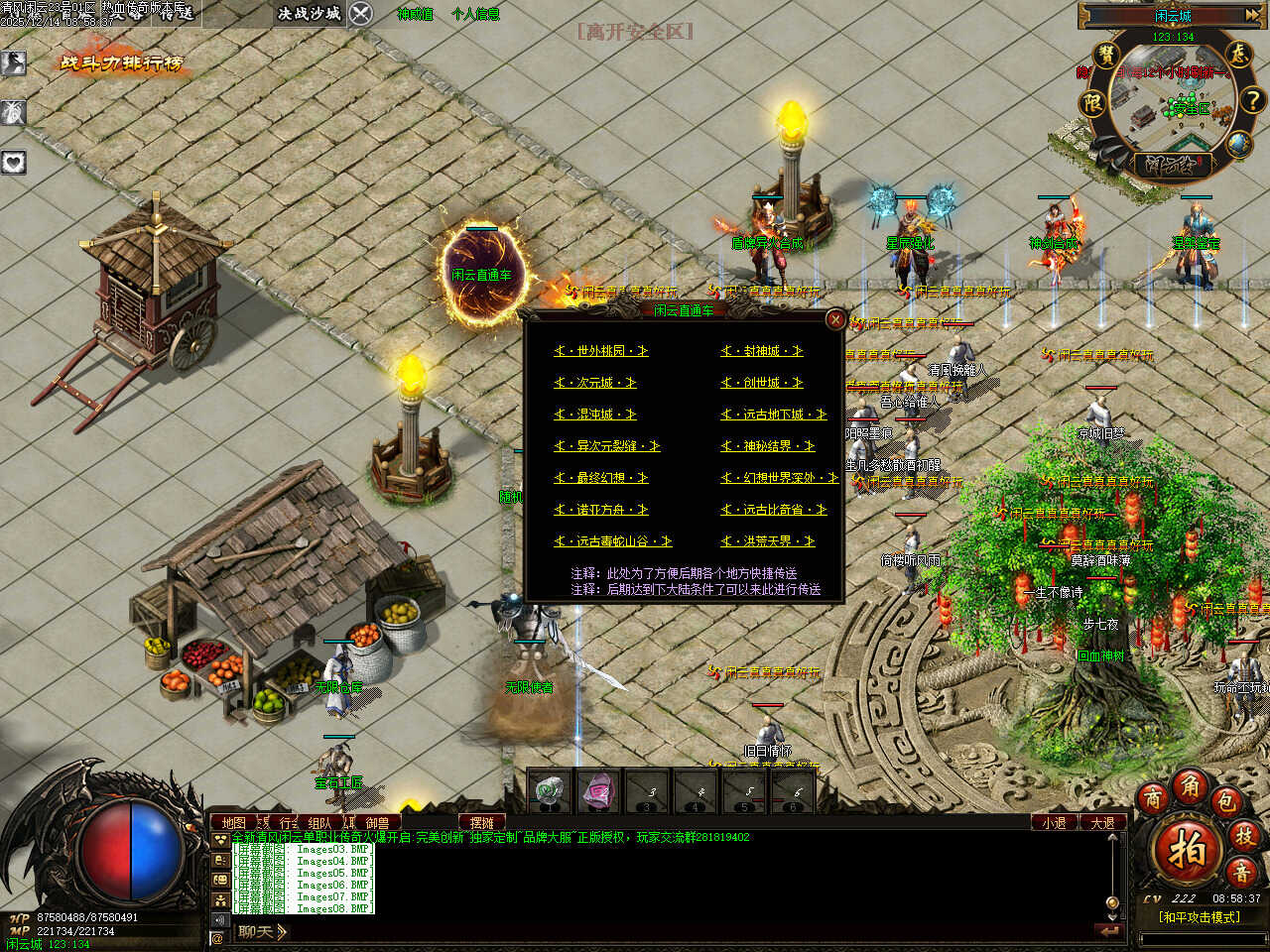Show 个人信息 panel
The image size is (1270, 952).
coord(475,15)
